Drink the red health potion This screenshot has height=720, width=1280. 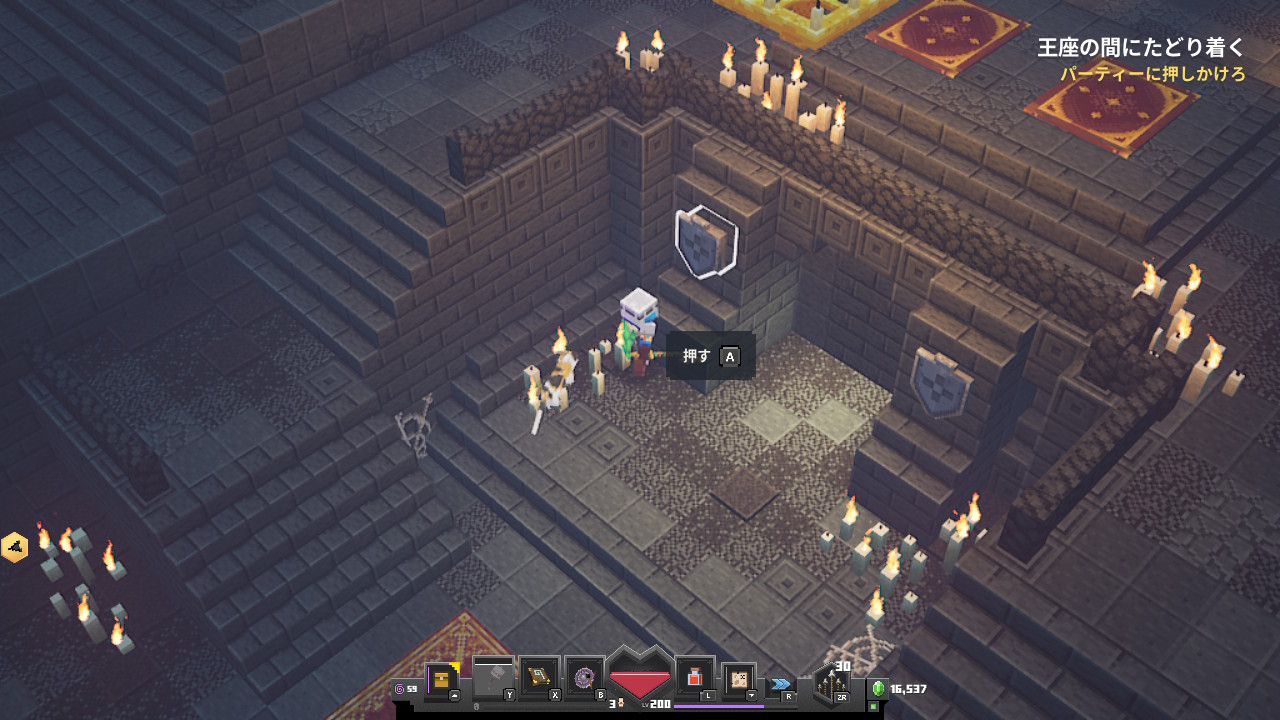pos(695,678)
